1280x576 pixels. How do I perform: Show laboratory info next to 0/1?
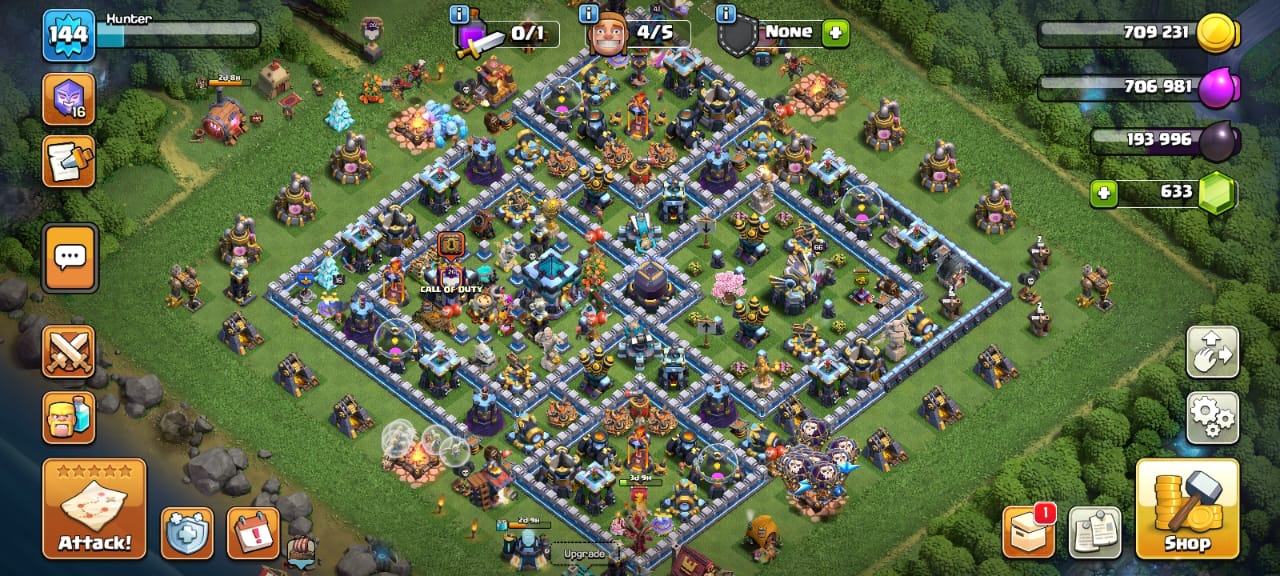[x=460, y=14]
